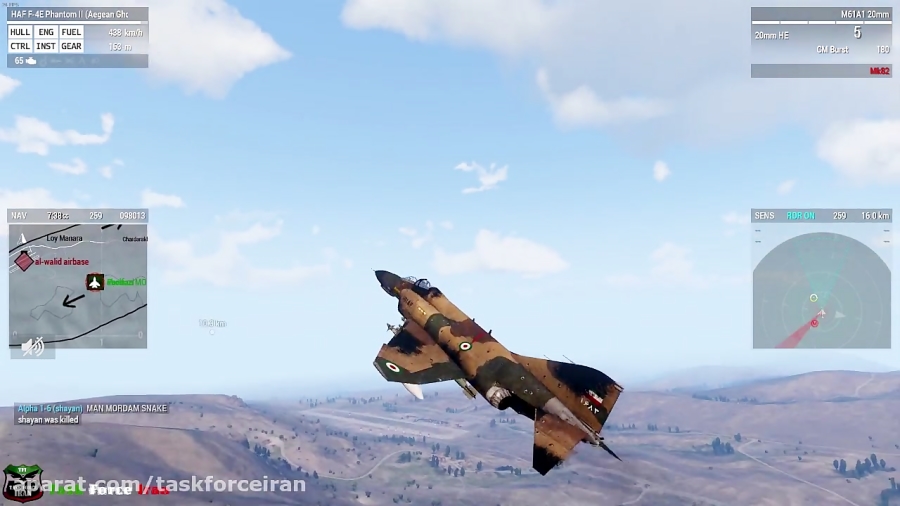
Task: Select the yellow circle contact on radar
Action: (x=813, y=297)
